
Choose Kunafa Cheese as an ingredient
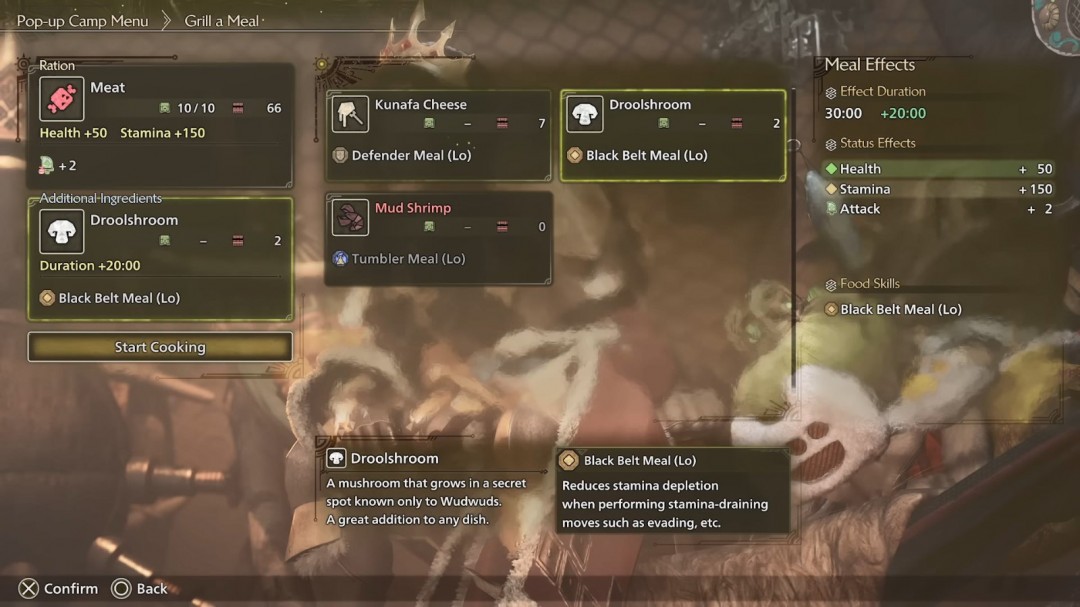(438, 135)
